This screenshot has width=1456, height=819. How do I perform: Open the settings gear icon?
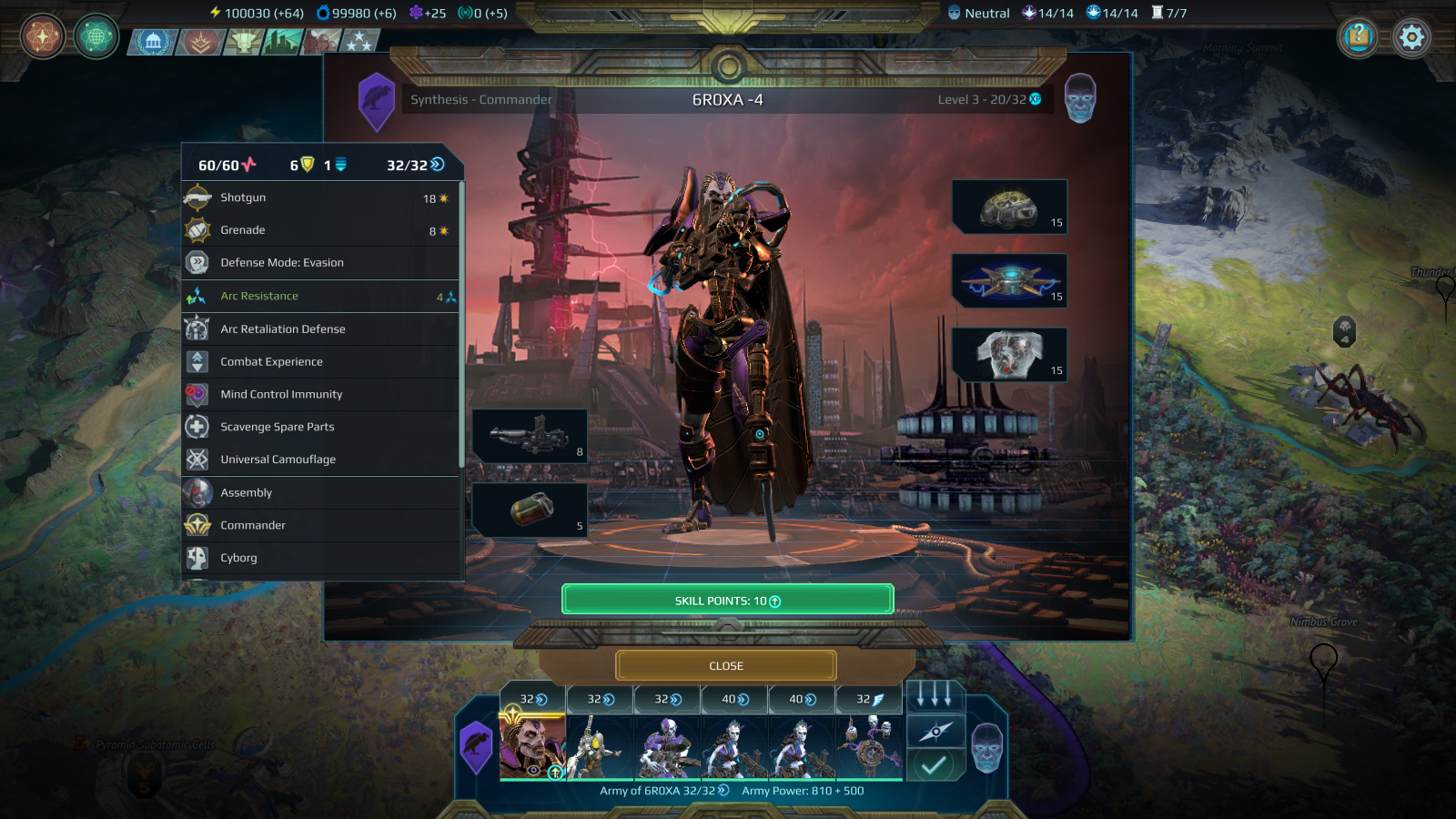pyautogui.click(x=1411, y=37)
